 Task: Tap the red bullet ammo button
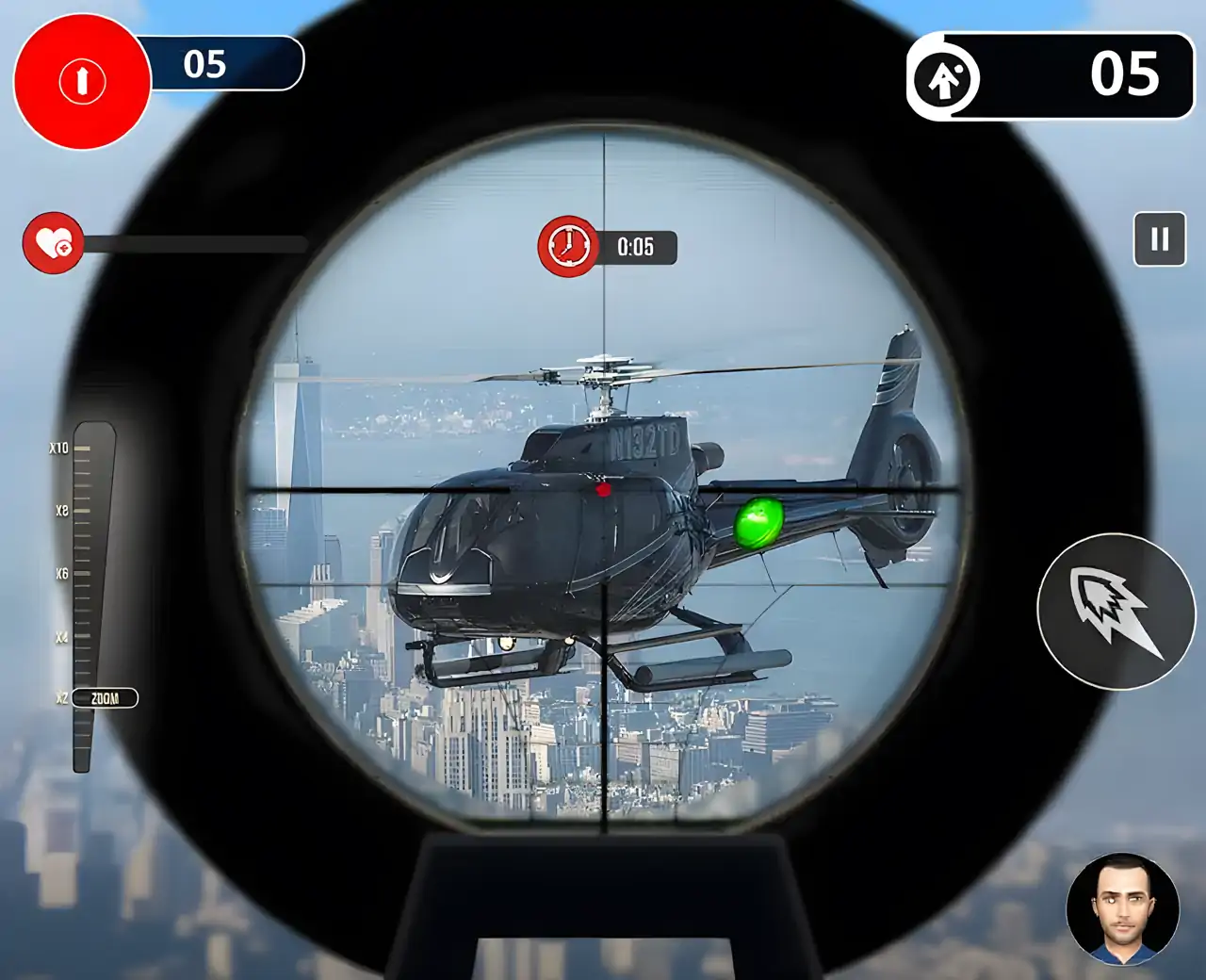click(x=82, y=81)
